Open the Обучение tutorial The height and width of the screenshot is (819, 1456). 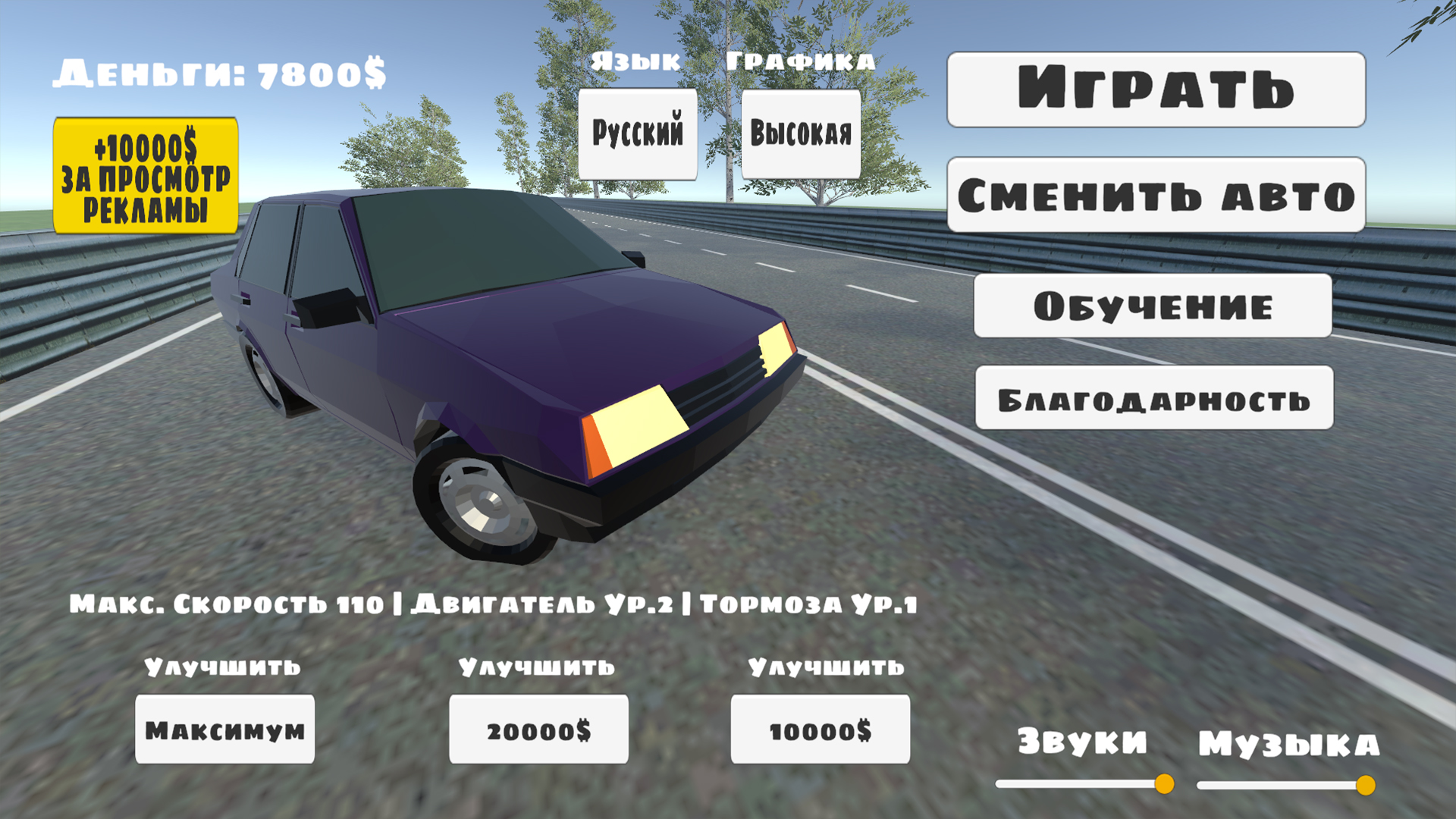[1153, 307]
